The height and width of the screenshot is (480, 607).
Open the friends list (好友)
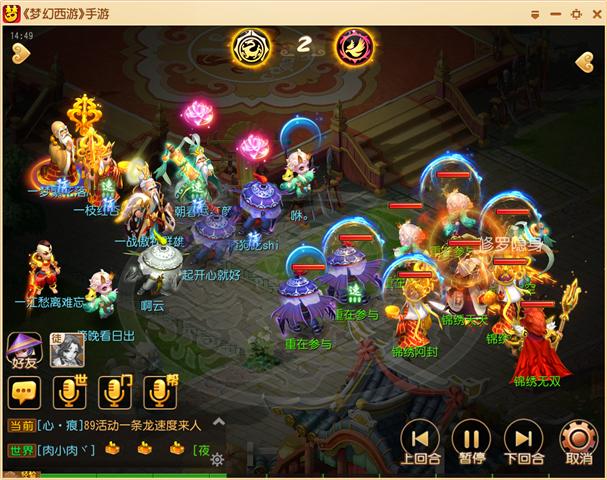pyautogui.click(x=25, y=350)
